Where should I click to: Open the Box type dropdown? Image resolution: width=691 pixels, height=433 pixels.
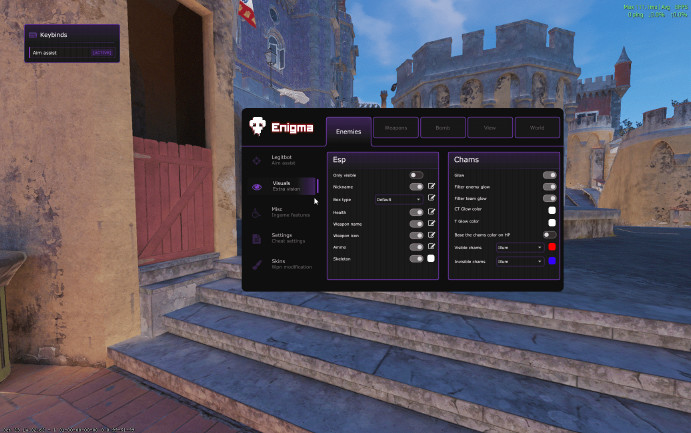coord(399,199)
